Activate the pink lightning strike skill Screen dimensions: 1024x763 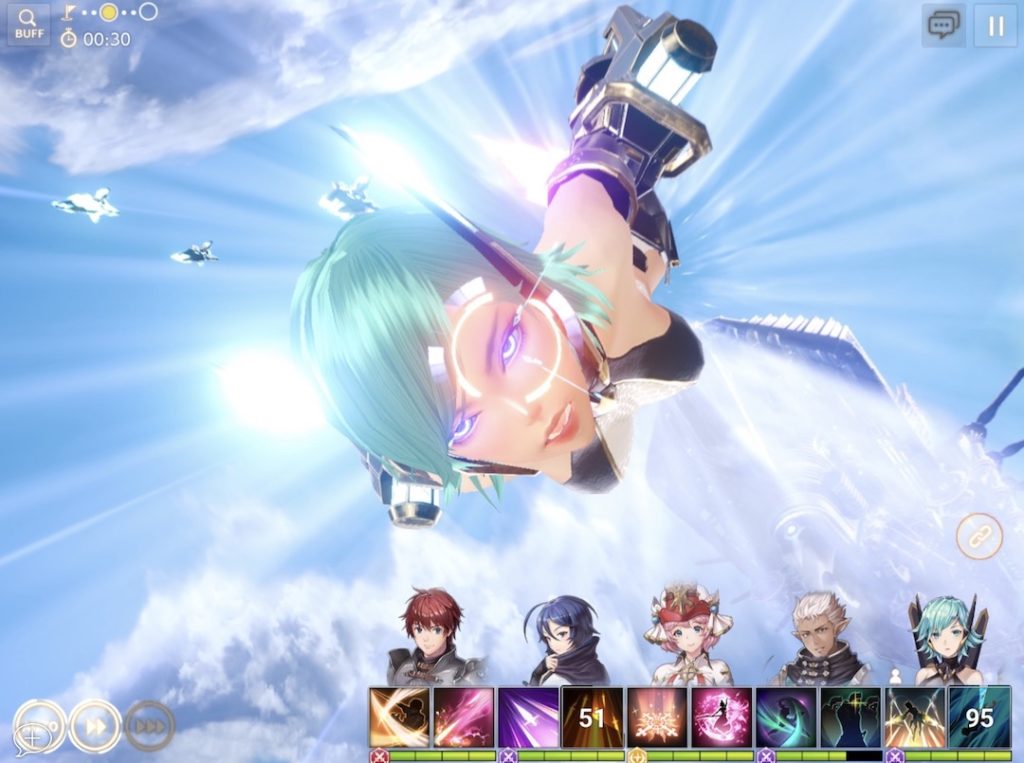(x=463, y=717)
